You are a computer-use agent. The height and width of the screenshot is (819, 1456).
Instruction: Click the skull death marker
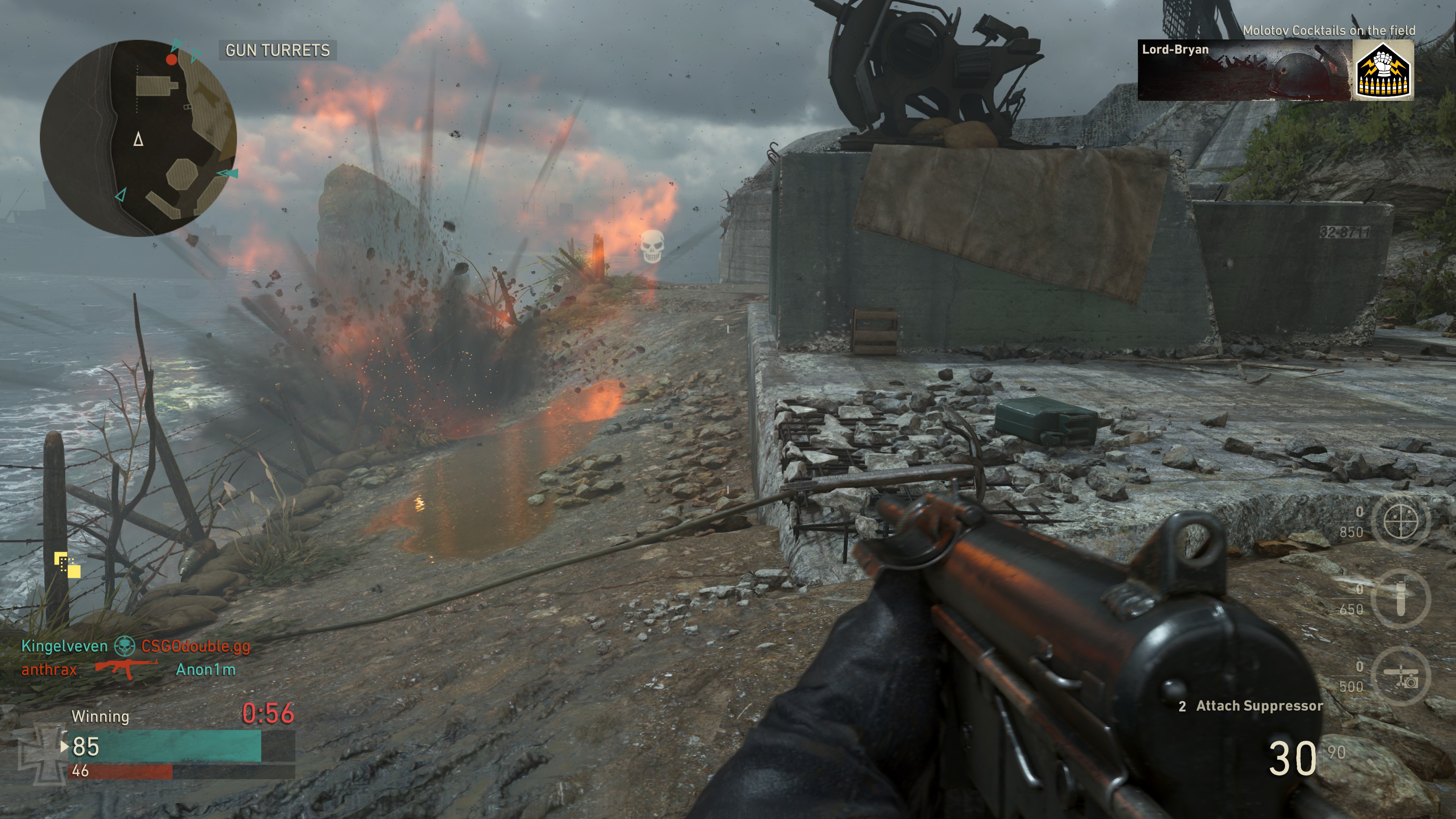click(x=652, y=246)
